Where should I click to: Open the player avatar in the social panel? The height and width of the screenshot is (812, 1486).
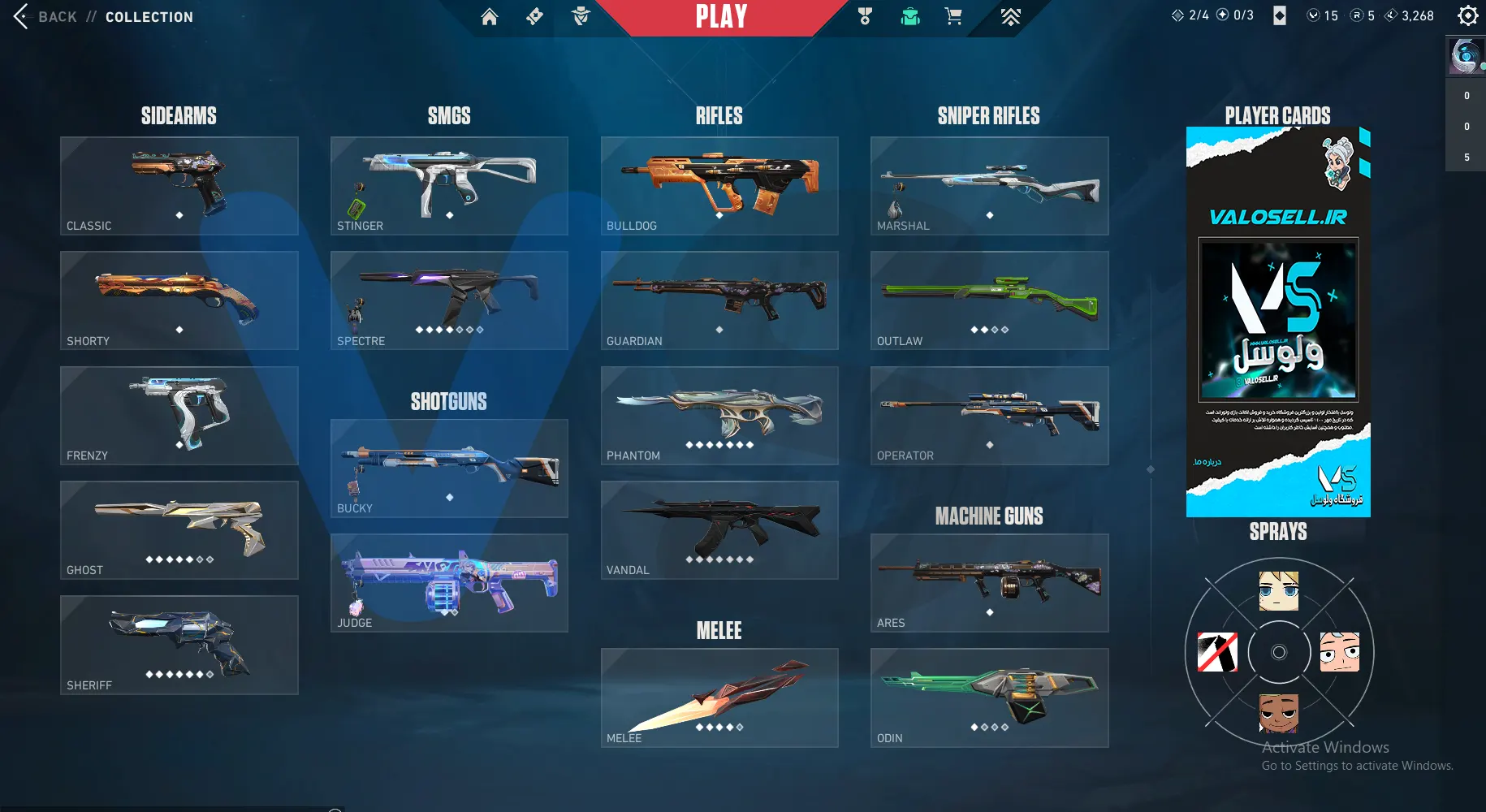click(x=1465, y=56)
